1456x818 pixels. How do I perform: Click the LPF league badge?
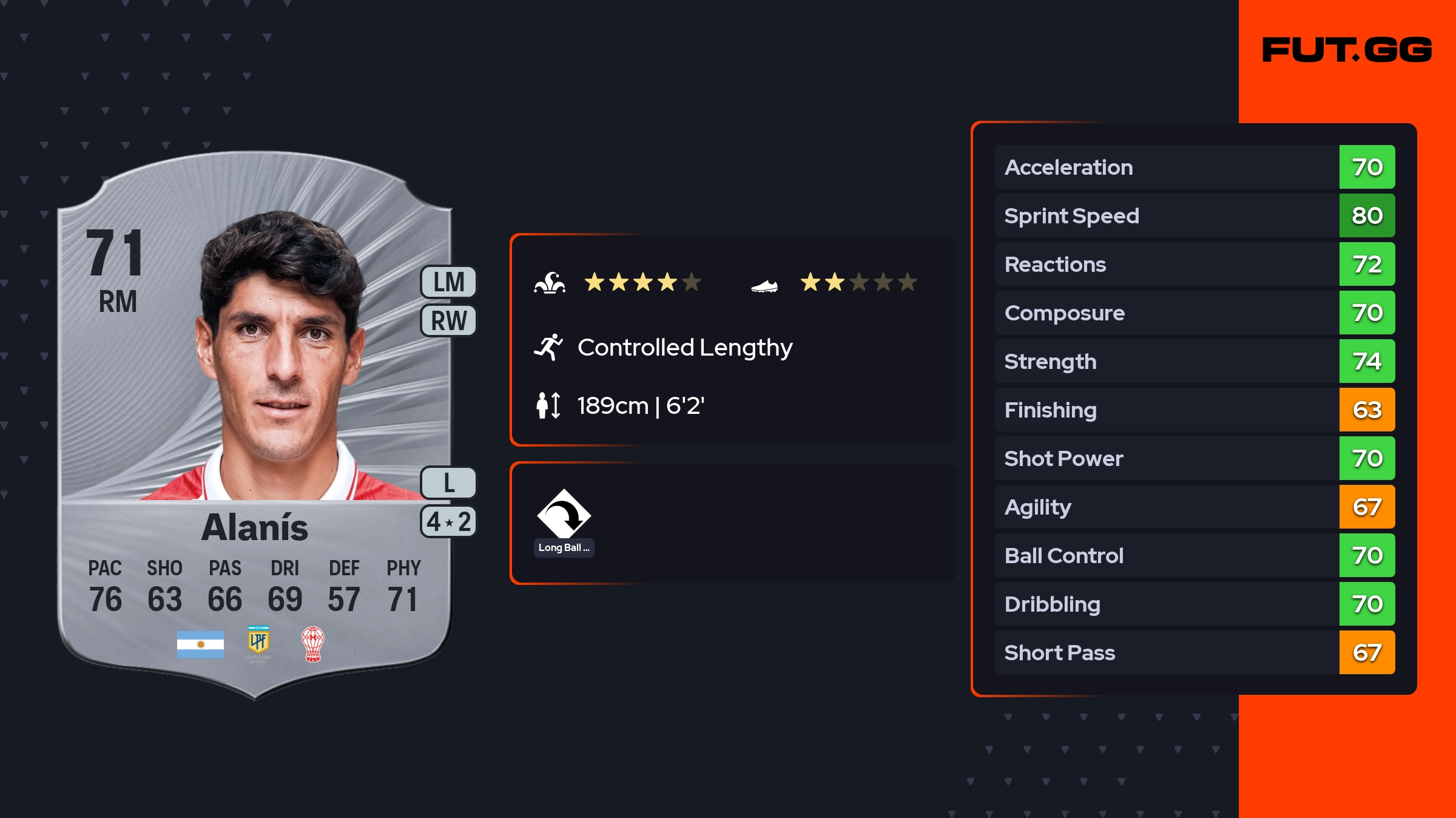[x=258, y=643]
